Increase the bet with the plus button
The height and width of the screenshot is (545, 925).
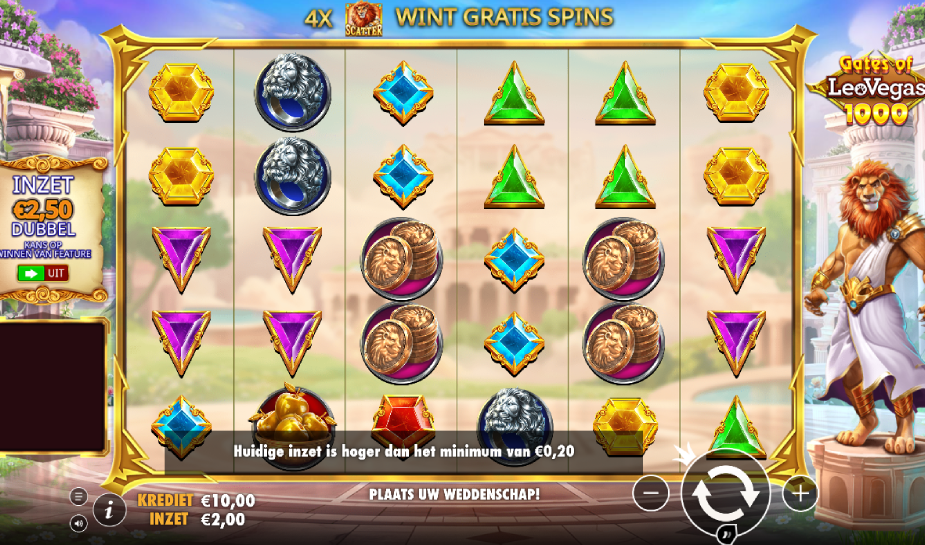pos(800,492)
